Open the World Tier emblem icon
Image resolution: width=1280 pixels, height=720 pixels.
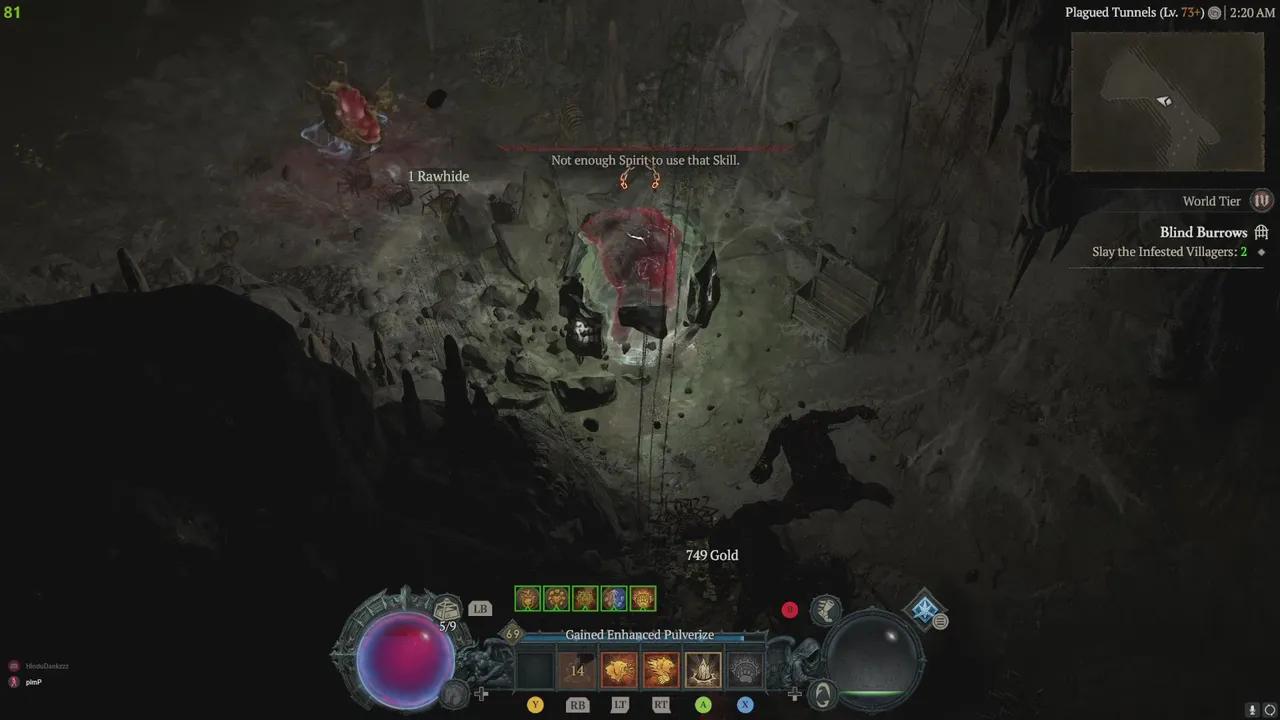pos(1261,201)
